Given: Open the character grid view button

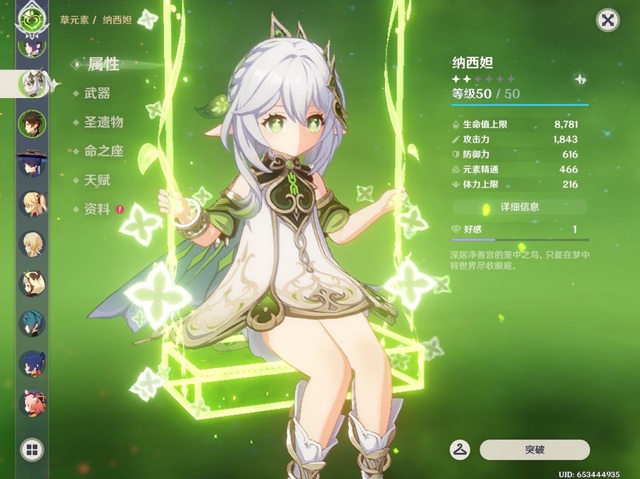Looking at the screenshot, I should click(32, 450).
